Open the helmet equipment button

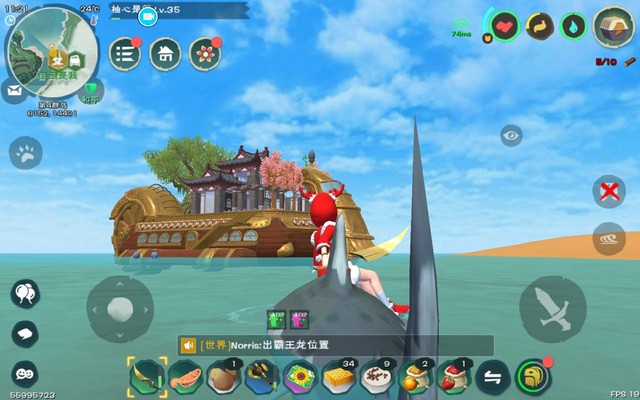(533, 378)
